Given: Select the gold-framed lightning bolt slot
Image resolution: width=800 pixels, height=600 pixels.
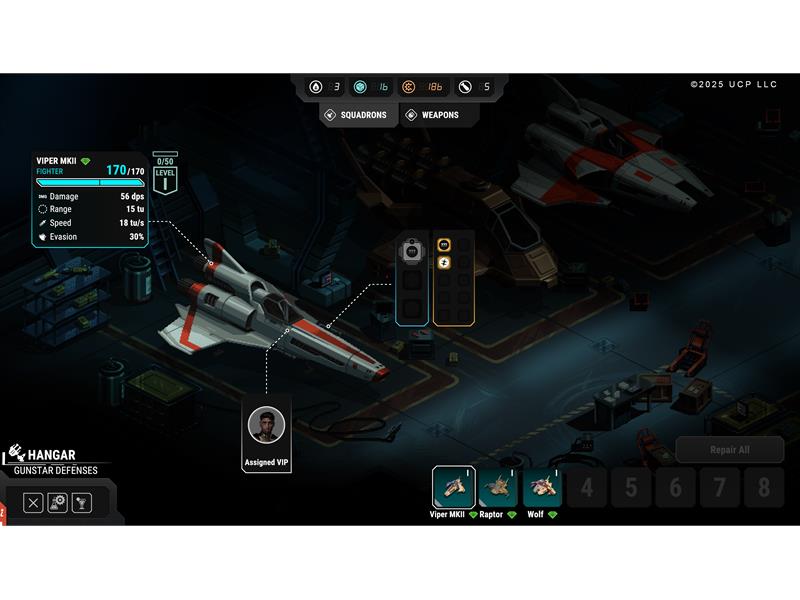Looking at the screenshot, I should click(x=444, y=263).
